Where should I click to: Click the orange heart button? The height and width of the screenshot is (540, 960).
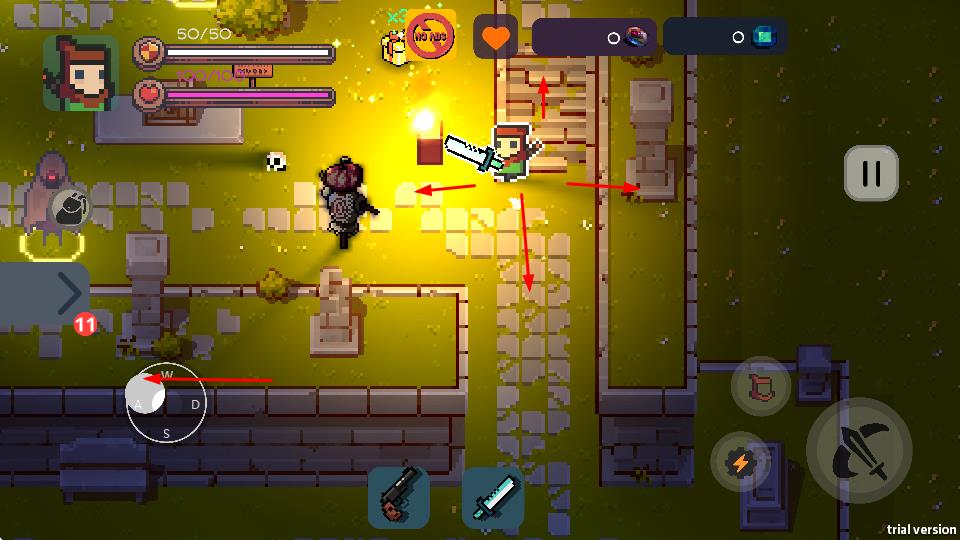[495, 38]
